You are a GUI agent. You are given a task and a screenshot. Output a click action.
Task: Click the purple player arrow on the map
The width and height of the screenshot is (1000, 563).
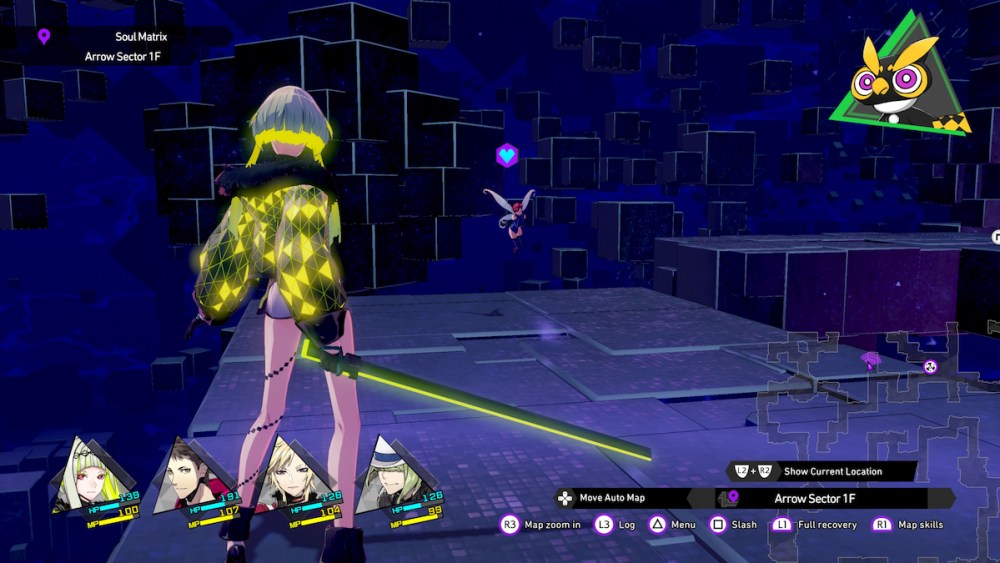click(870, 360)
